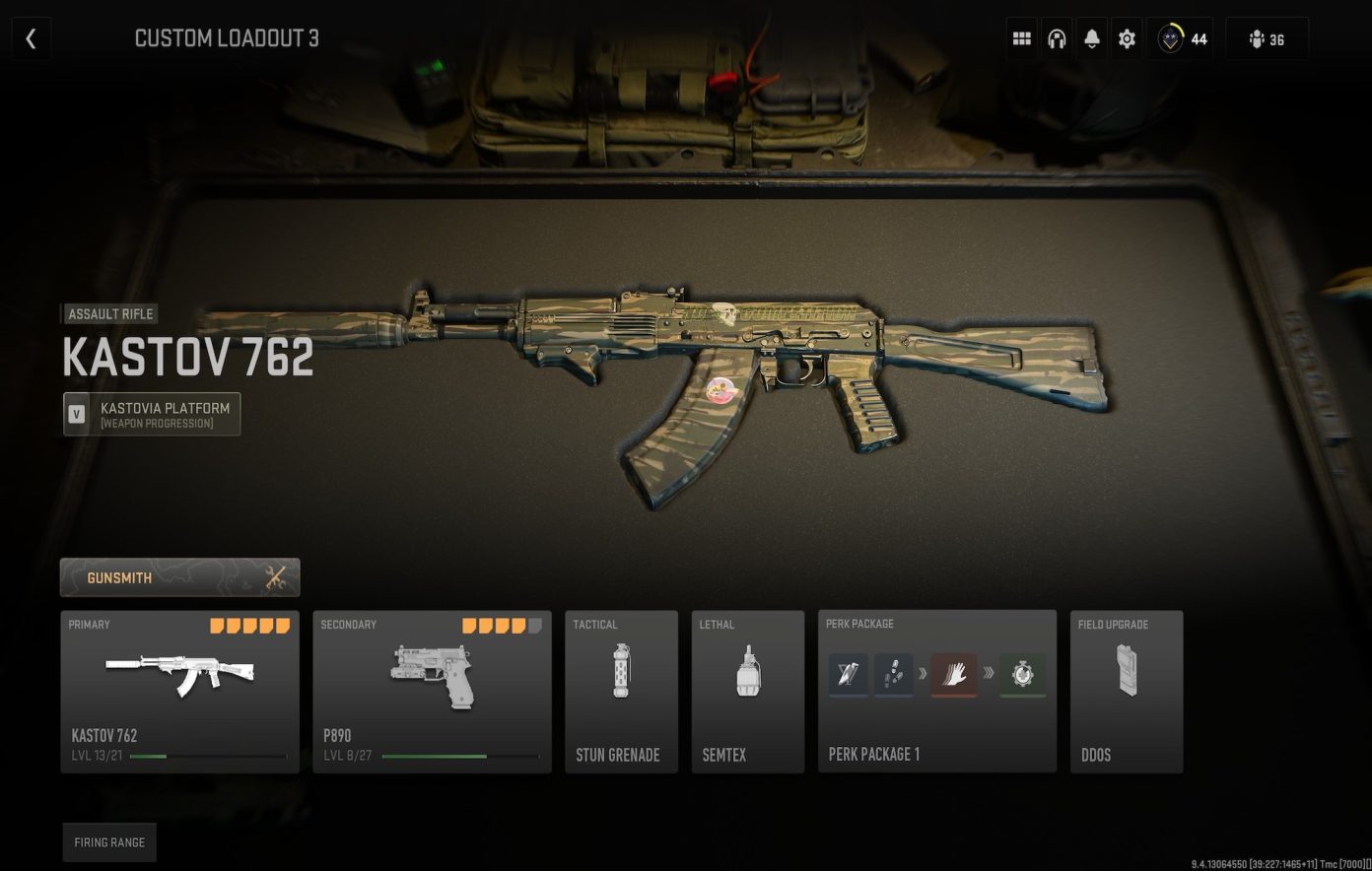
Task: Open the DDOS field upgrade slot
Action: click(x=1127, y=690)
